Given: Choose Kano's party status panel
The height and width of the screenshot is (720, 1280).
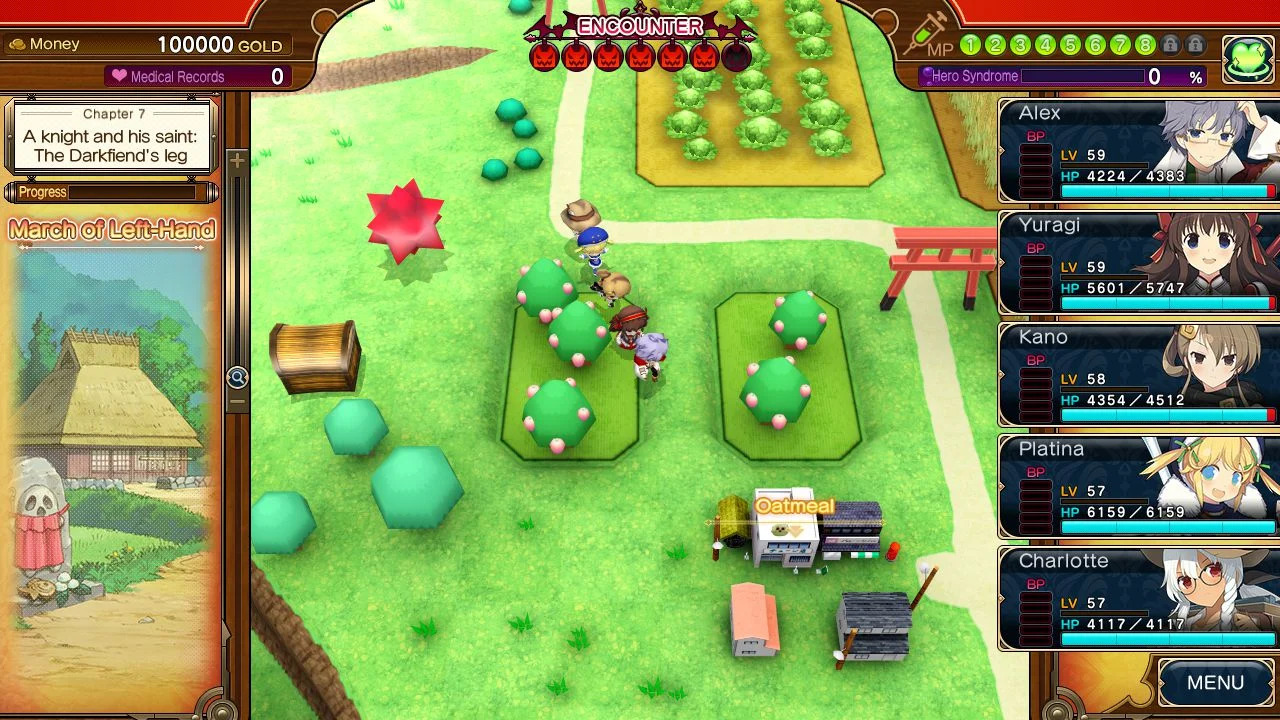Looking at the screenshot, I should click(x=1138, y=375).
